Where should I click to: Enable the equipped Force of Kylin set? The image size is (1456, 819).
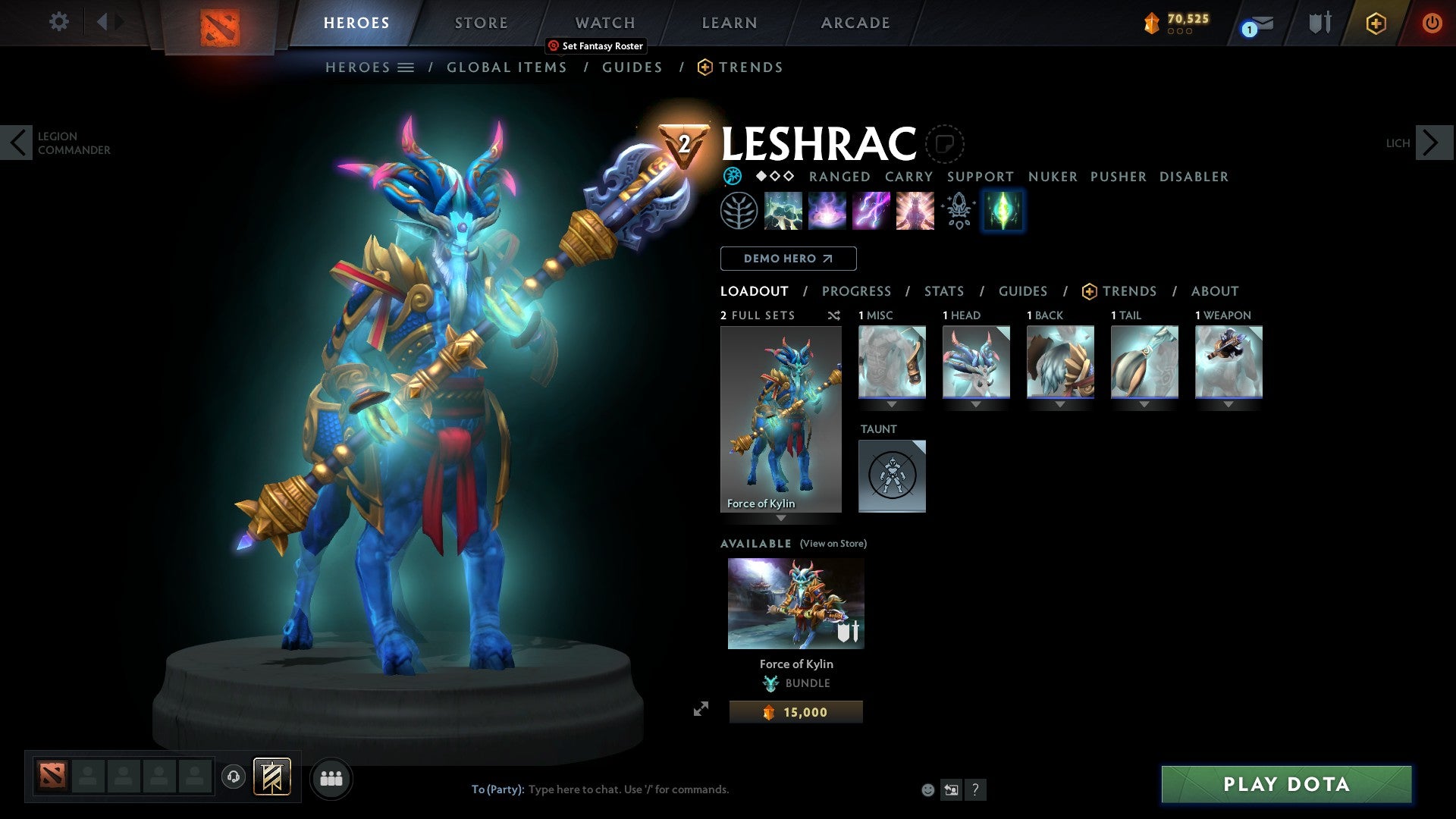coord(780,417)
